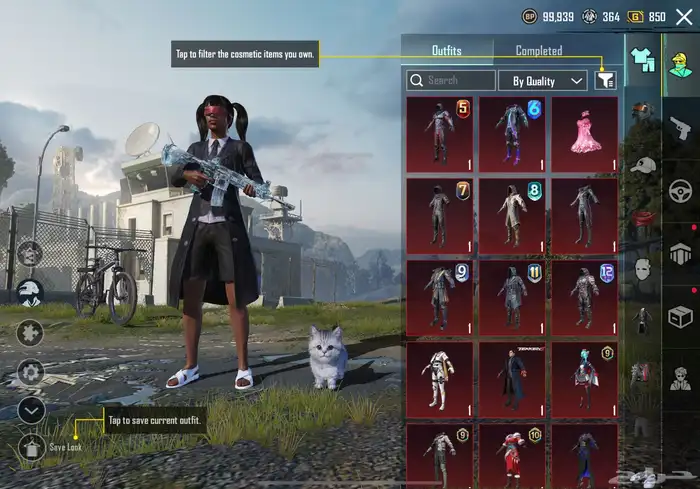Select the pink dress outfit
Image resolution: width=700 pixels, height=489 pixels.
[584, 133]
